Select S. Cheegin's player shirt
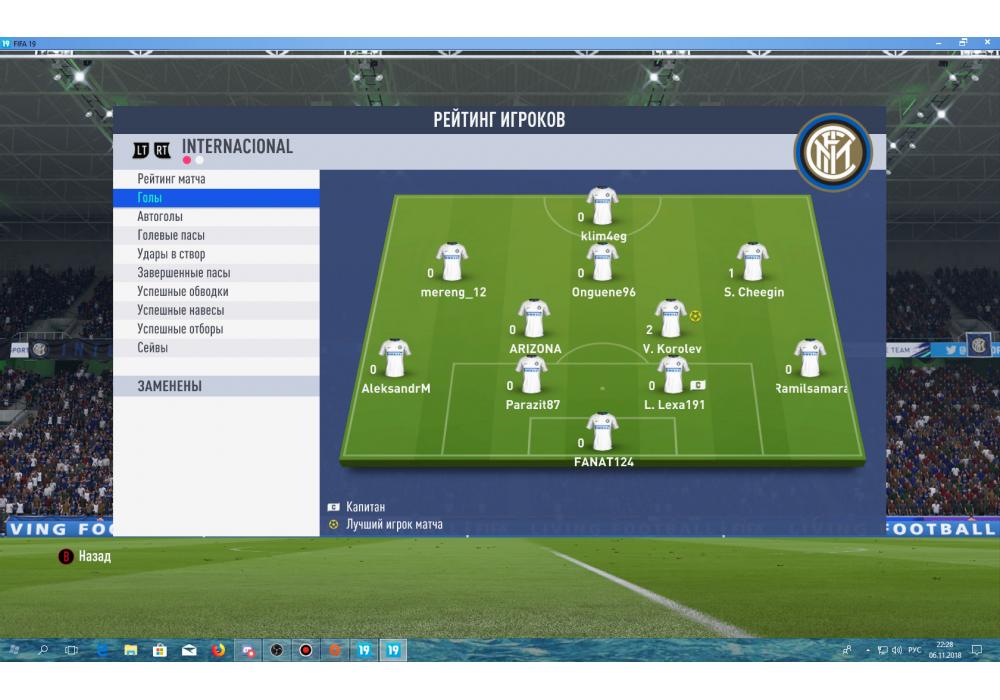Image resolution: width=1000 pixels, height=700 pixels. click(x=752, y=263)
